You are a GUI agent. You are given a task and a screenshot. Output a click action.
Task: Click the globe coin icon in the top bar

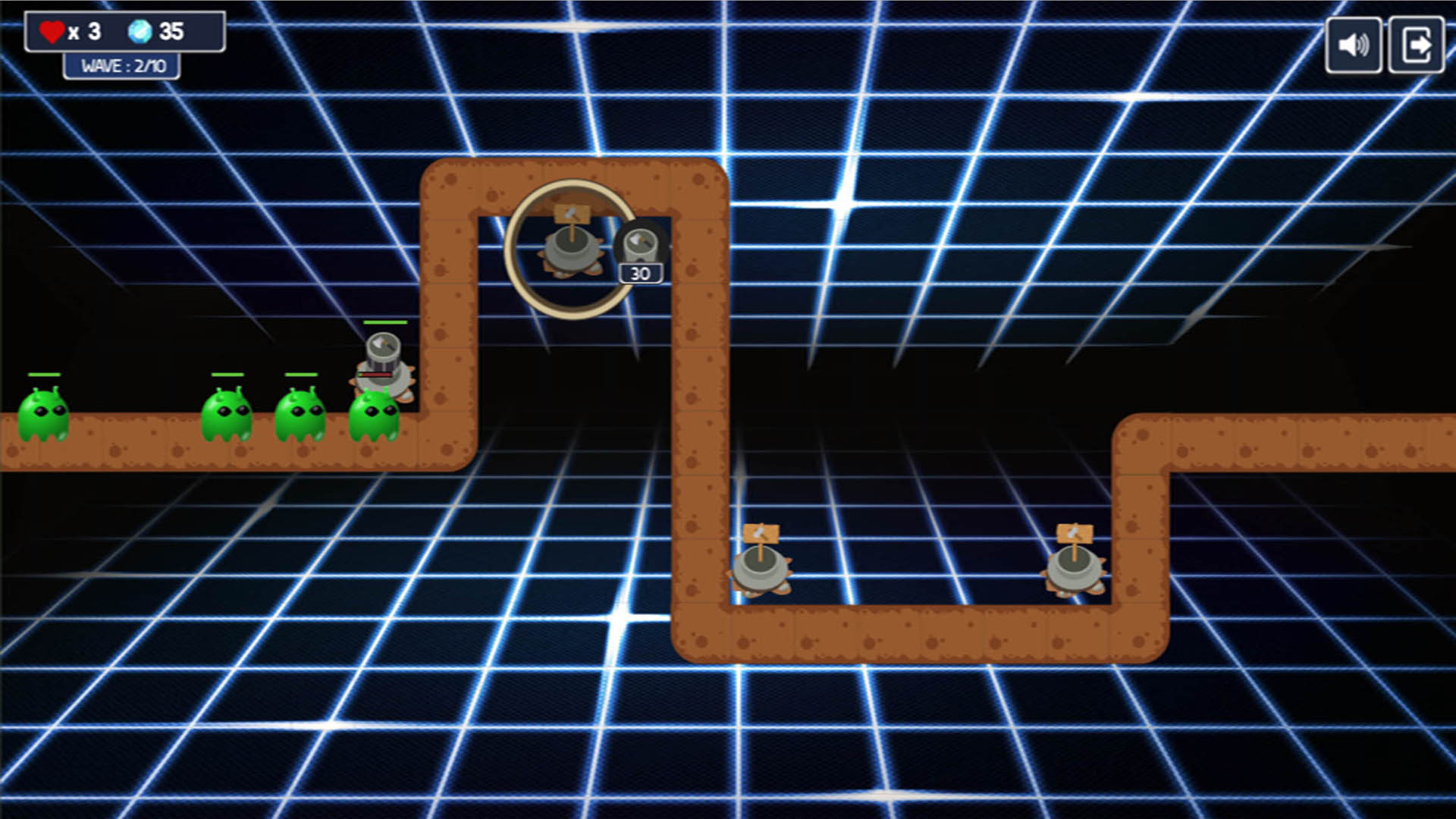coord(140,30)
